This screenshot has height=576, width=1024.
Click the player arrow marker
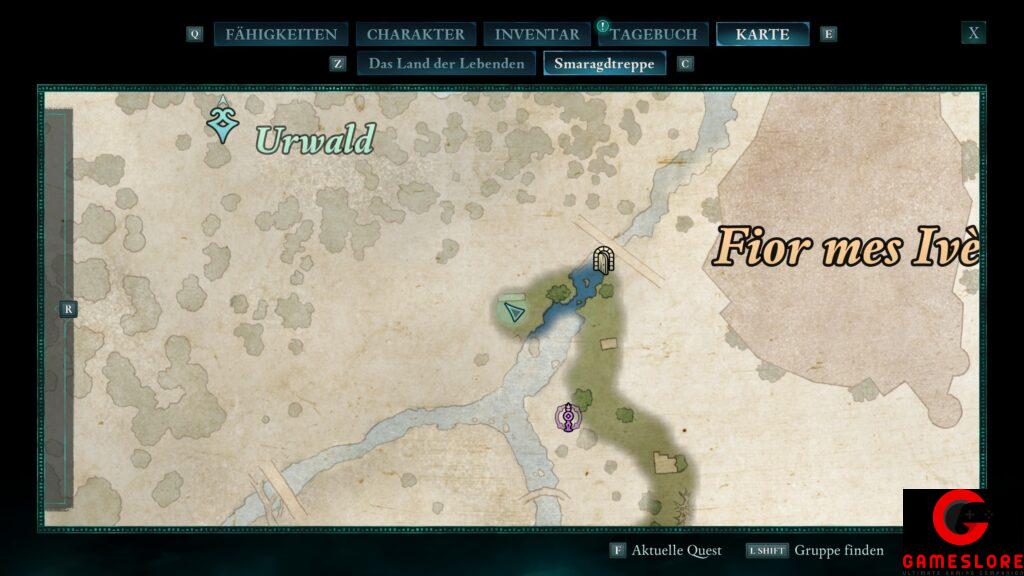[x=515, y=312]
